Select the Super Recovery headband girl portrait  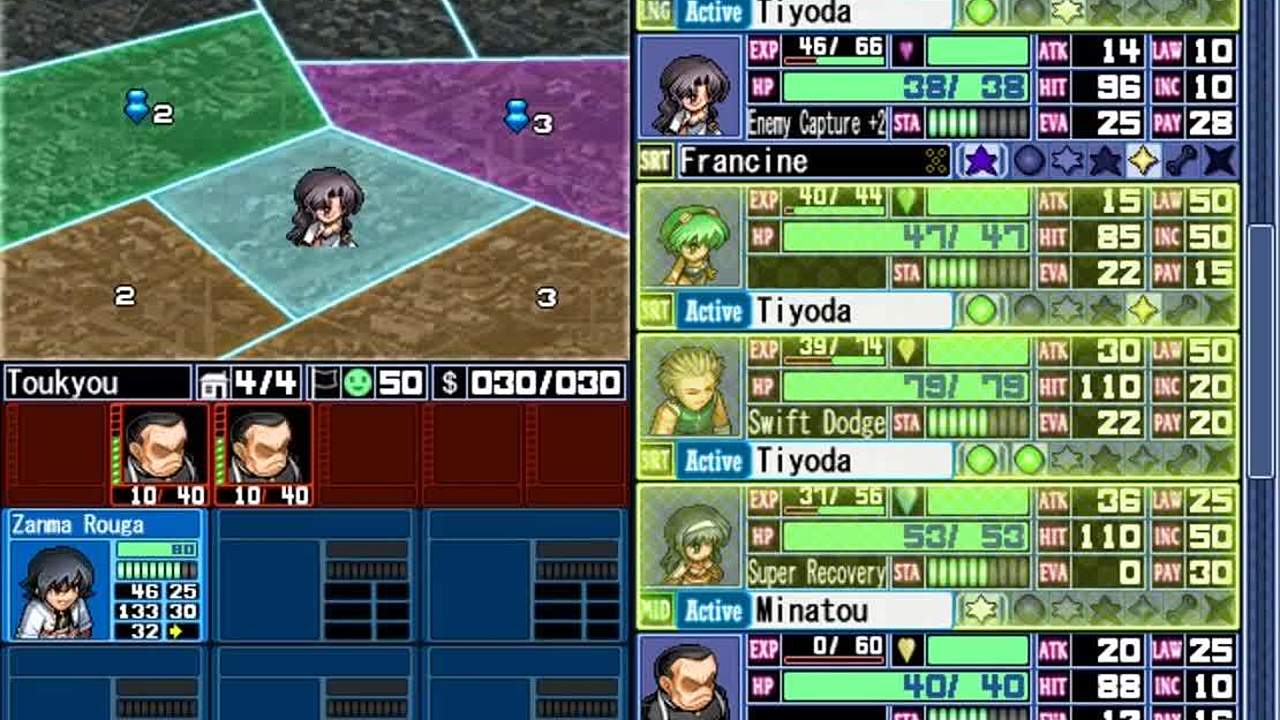coord(691,537)
